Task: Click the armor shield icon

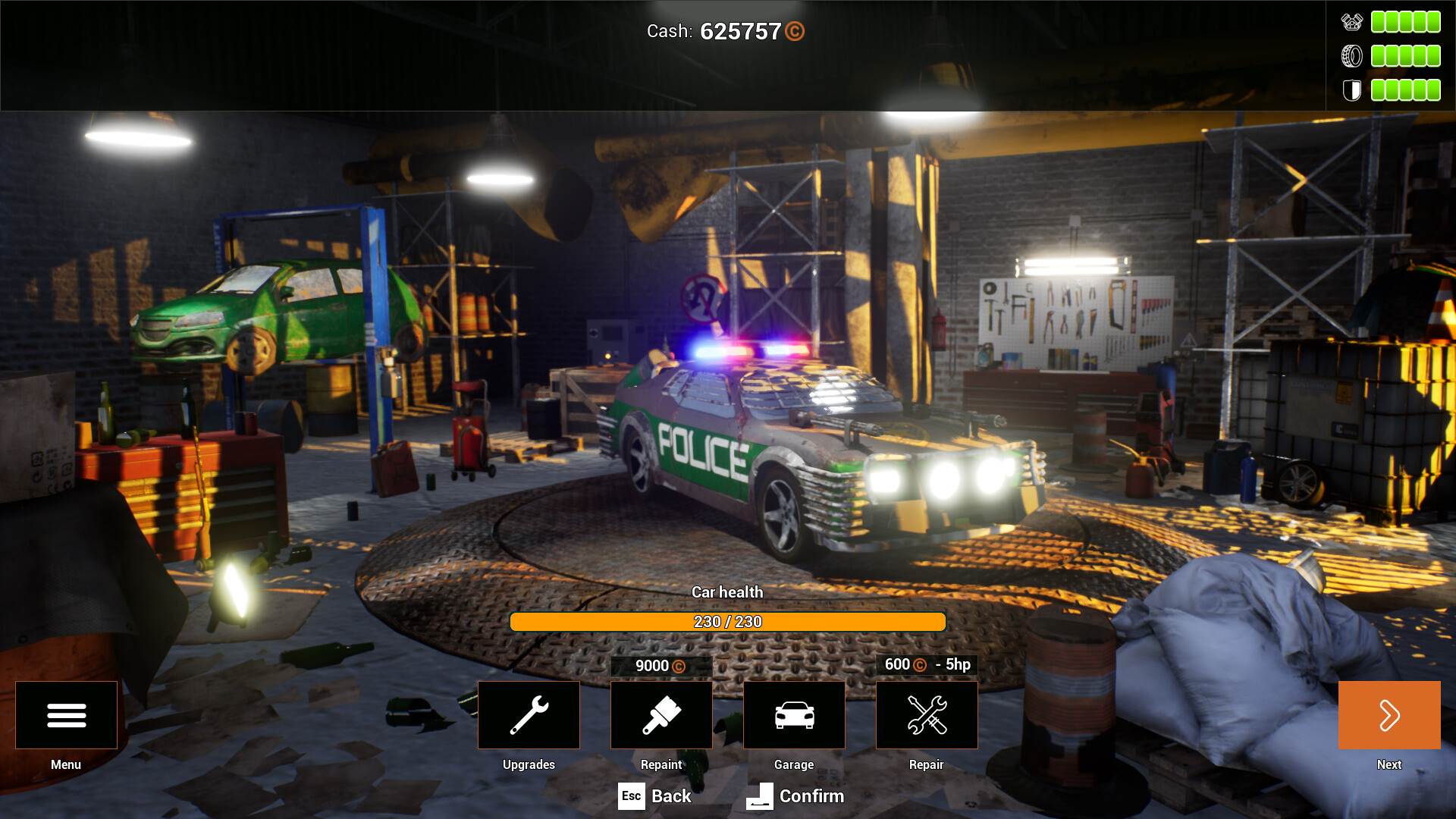Action: [1351, 89]
